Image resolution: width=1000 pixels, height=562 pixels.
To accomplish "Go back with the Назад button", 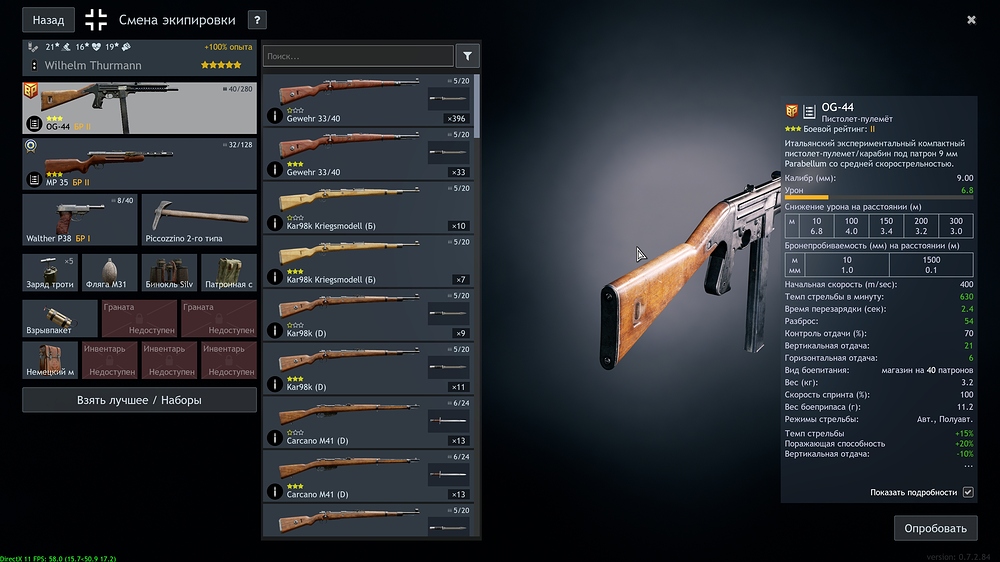I will click(48, 20).
